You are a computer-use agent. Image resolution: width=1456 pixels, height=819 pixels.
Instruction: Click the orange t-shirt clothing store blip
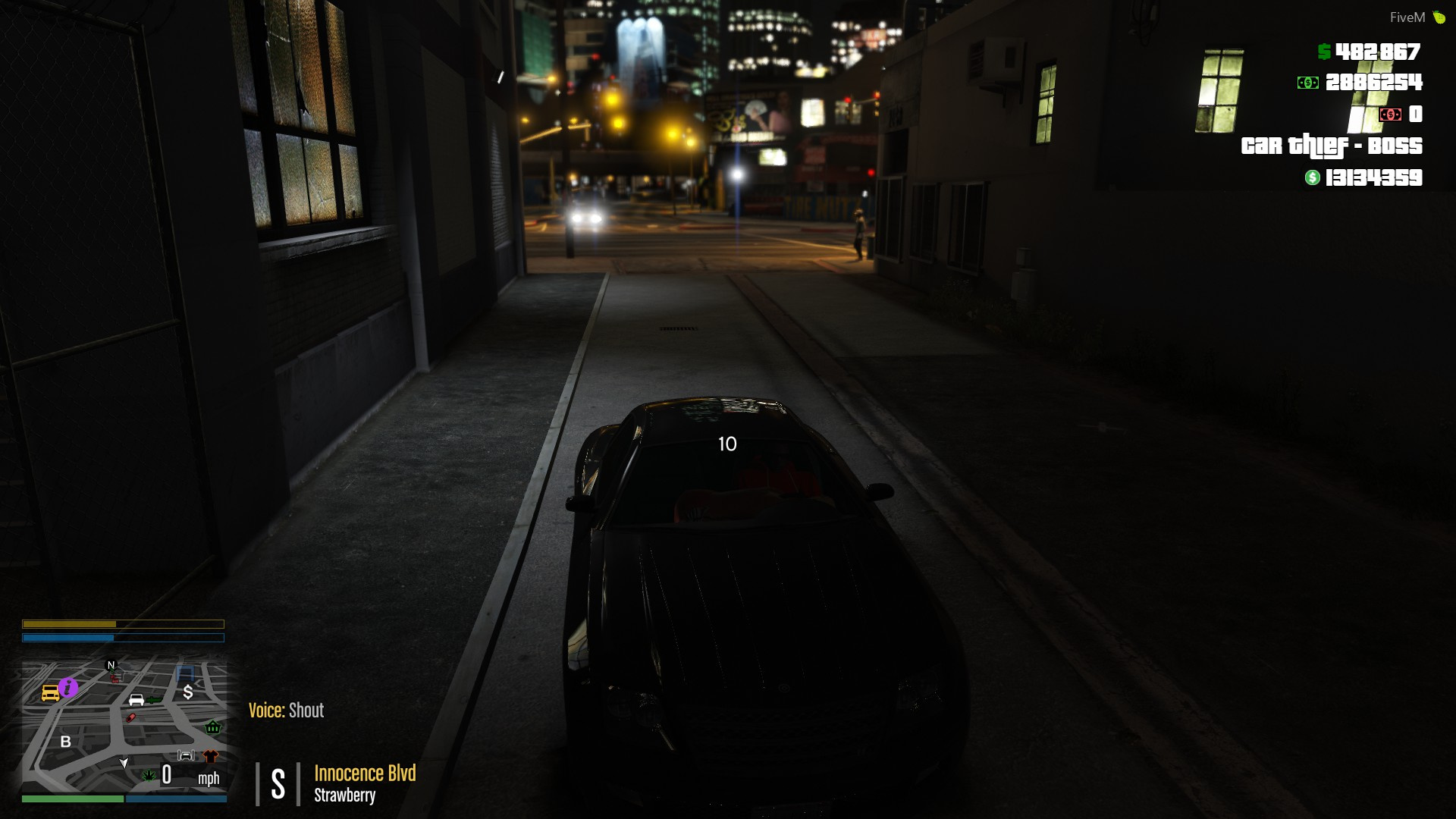[x=211, y=756]
